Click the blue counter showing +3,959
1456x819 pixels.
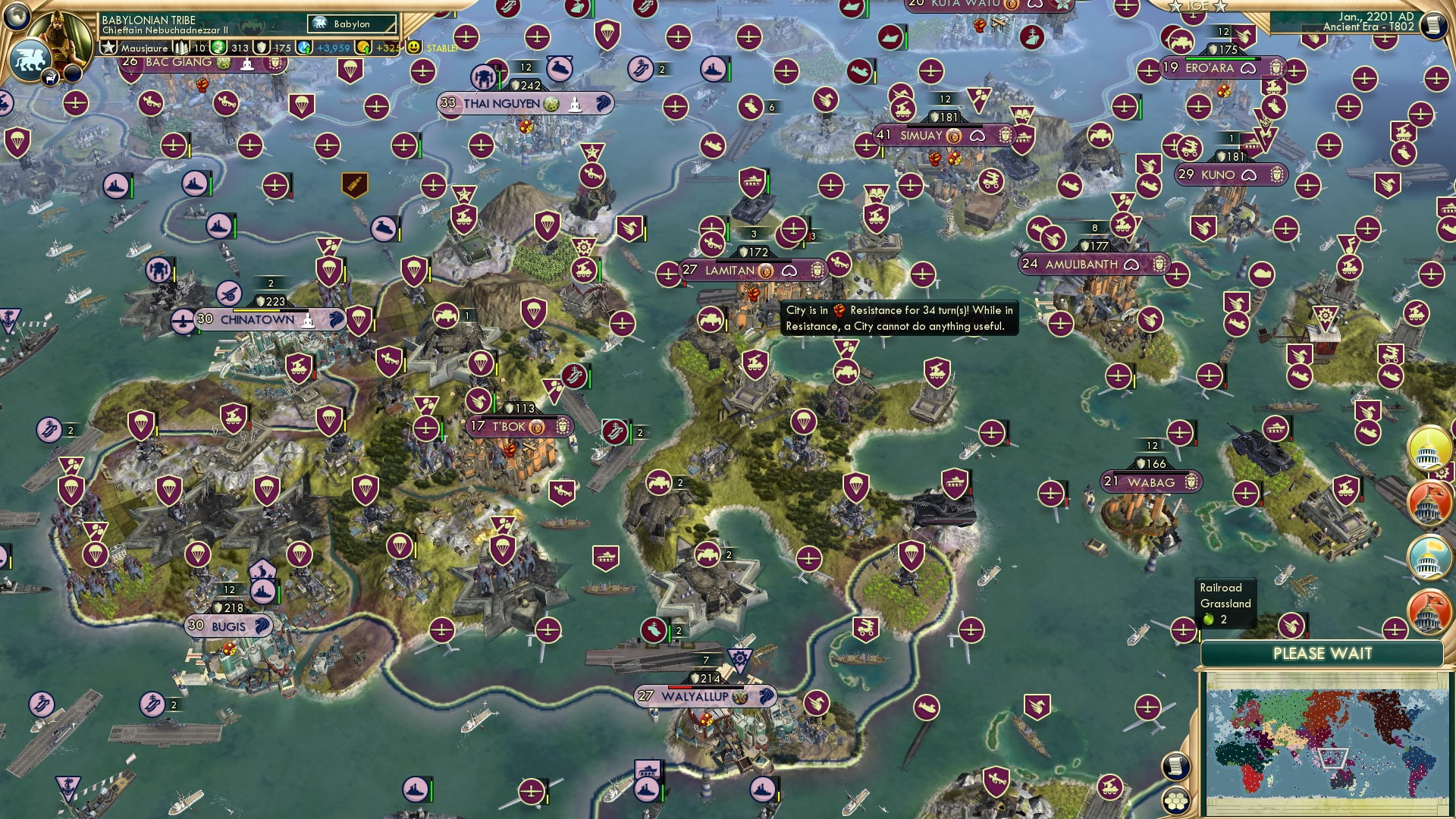pyautogui.click(x=318, y=47)
